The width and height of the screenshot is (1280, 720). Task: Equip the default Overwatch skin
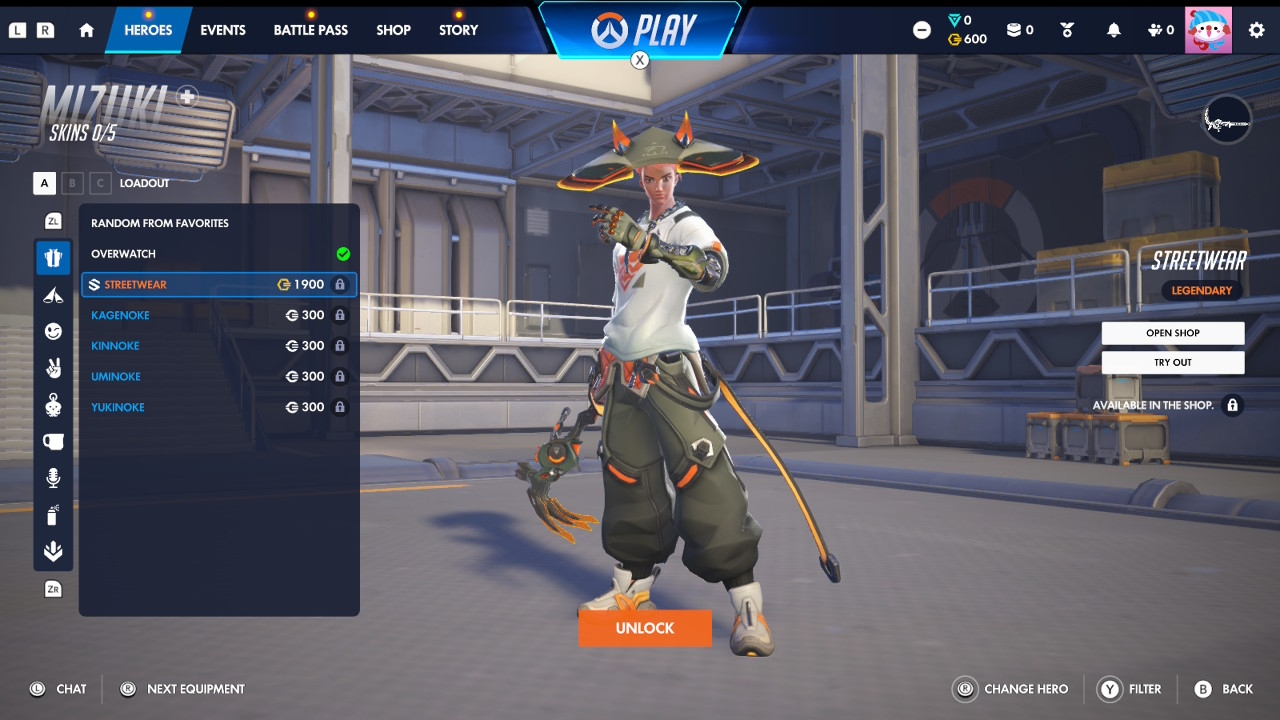[x=218, y=254]
